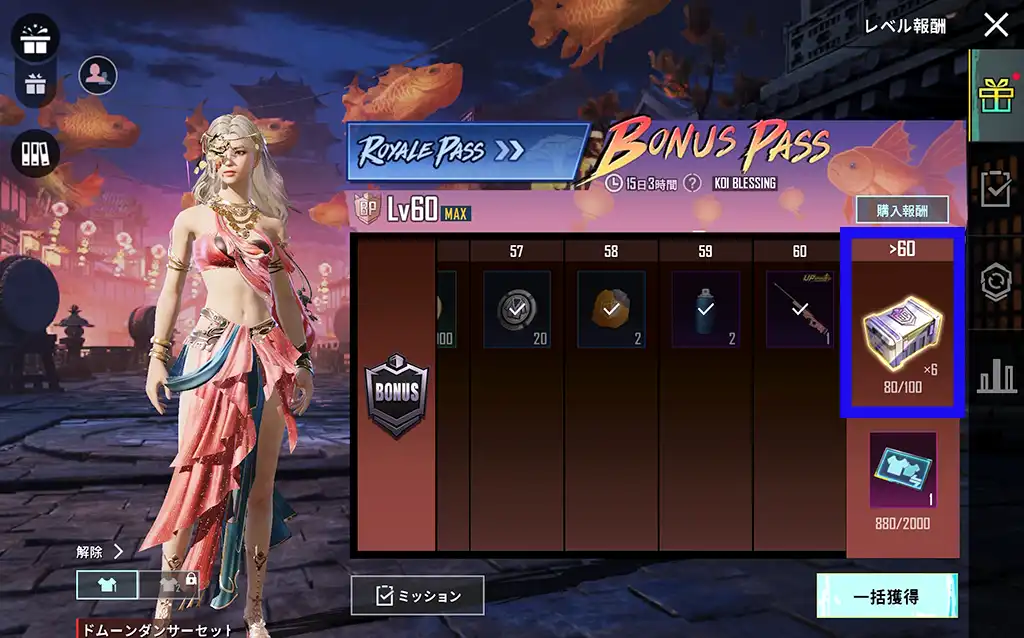Close the level rewards screen
The image size is (1024, 638).
point(996,25)
